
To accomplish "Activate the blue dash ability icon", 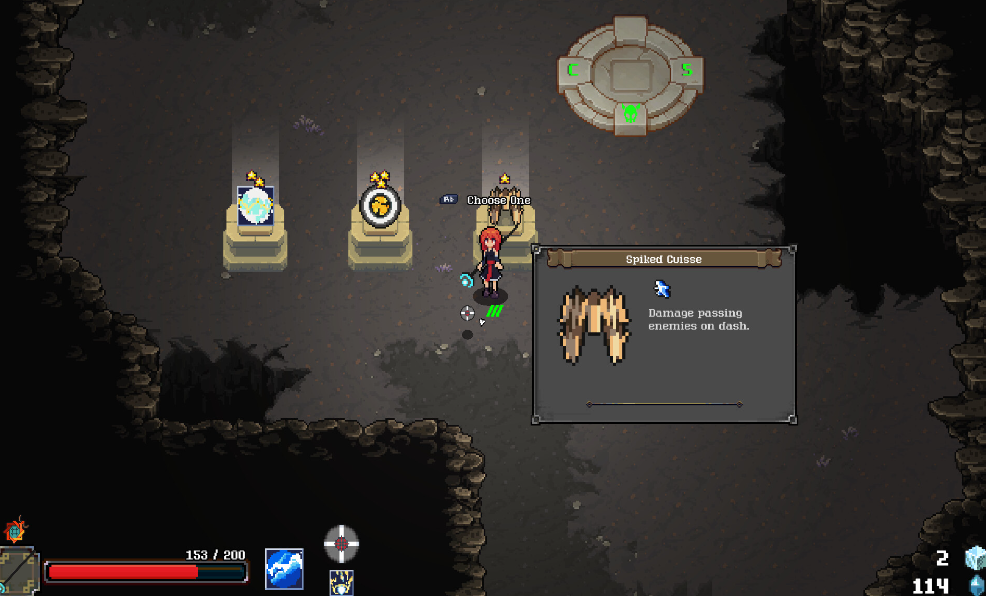I will (284, 568).
